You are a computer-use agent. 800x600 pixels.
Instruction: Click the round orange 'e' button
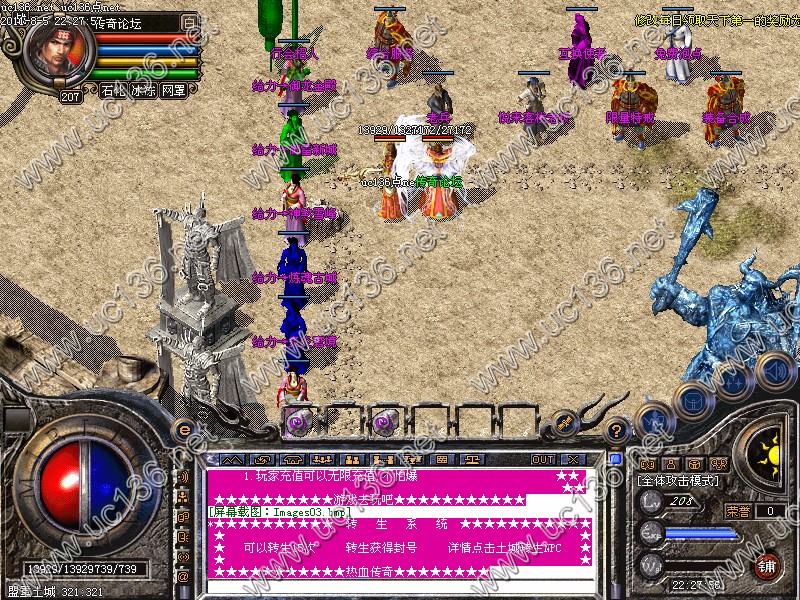(x=184, y=430)
